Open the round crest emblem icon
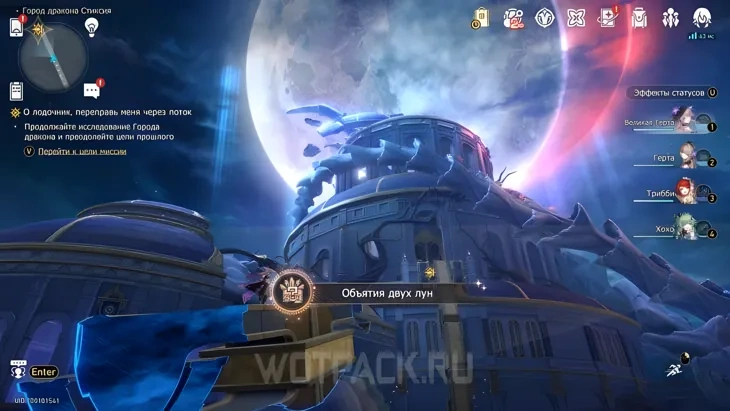730x411 pixels. (x=544, y=17)
